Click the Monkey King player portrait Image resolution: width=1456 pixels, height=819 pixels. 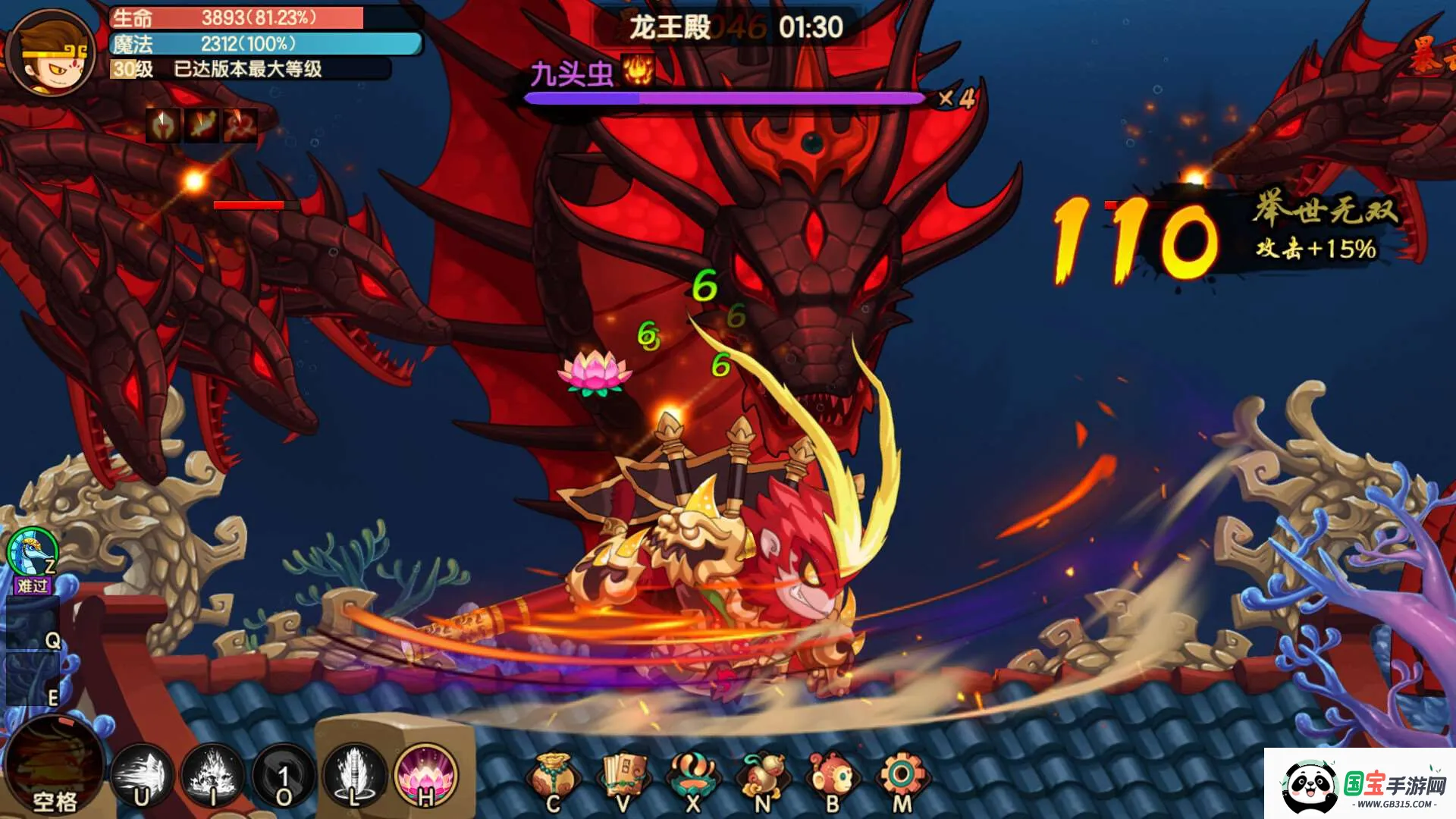[x=52, y=53]
